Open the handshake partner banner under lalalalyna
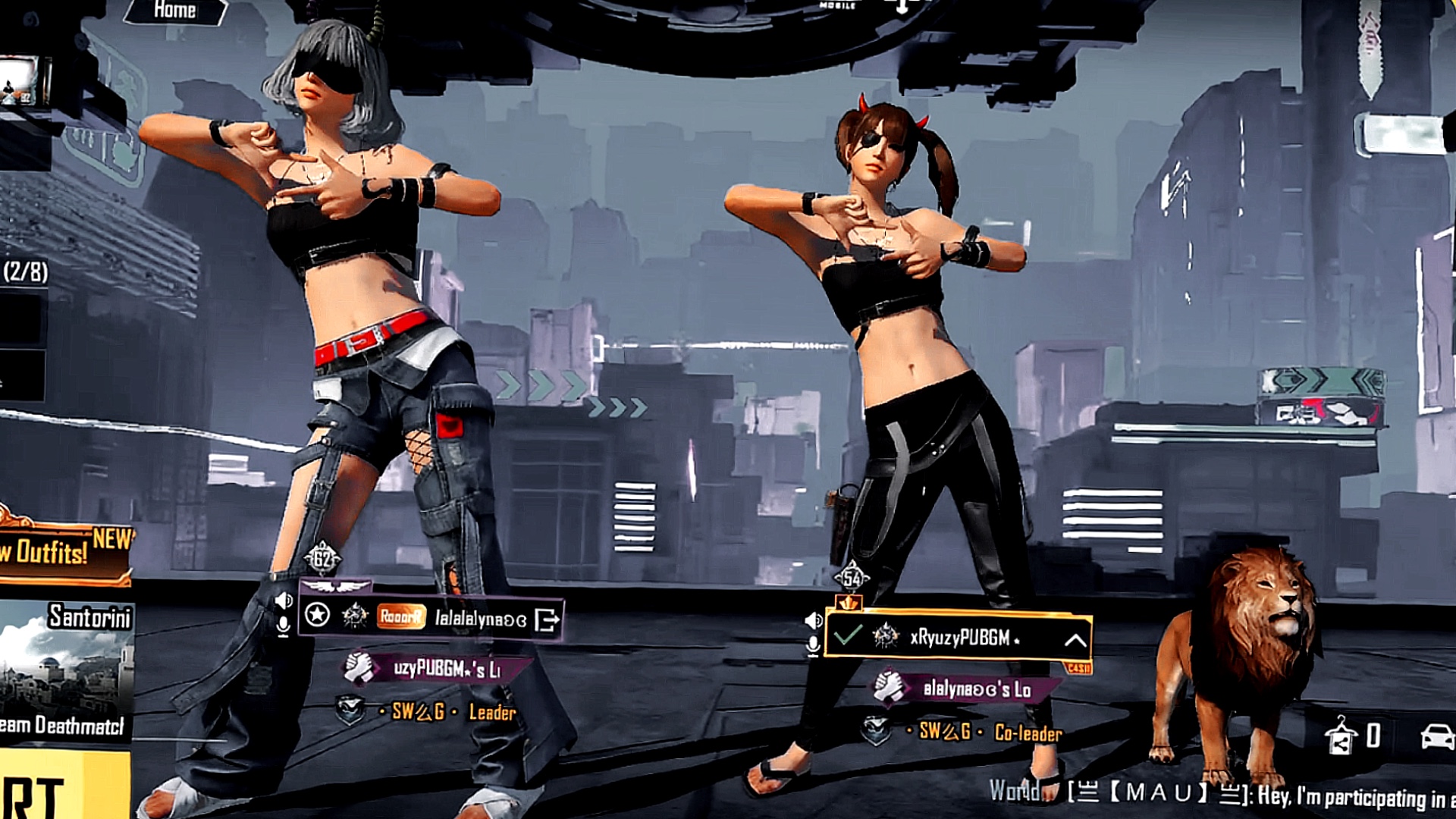The image size is (1456, 819). coord(432,669)
